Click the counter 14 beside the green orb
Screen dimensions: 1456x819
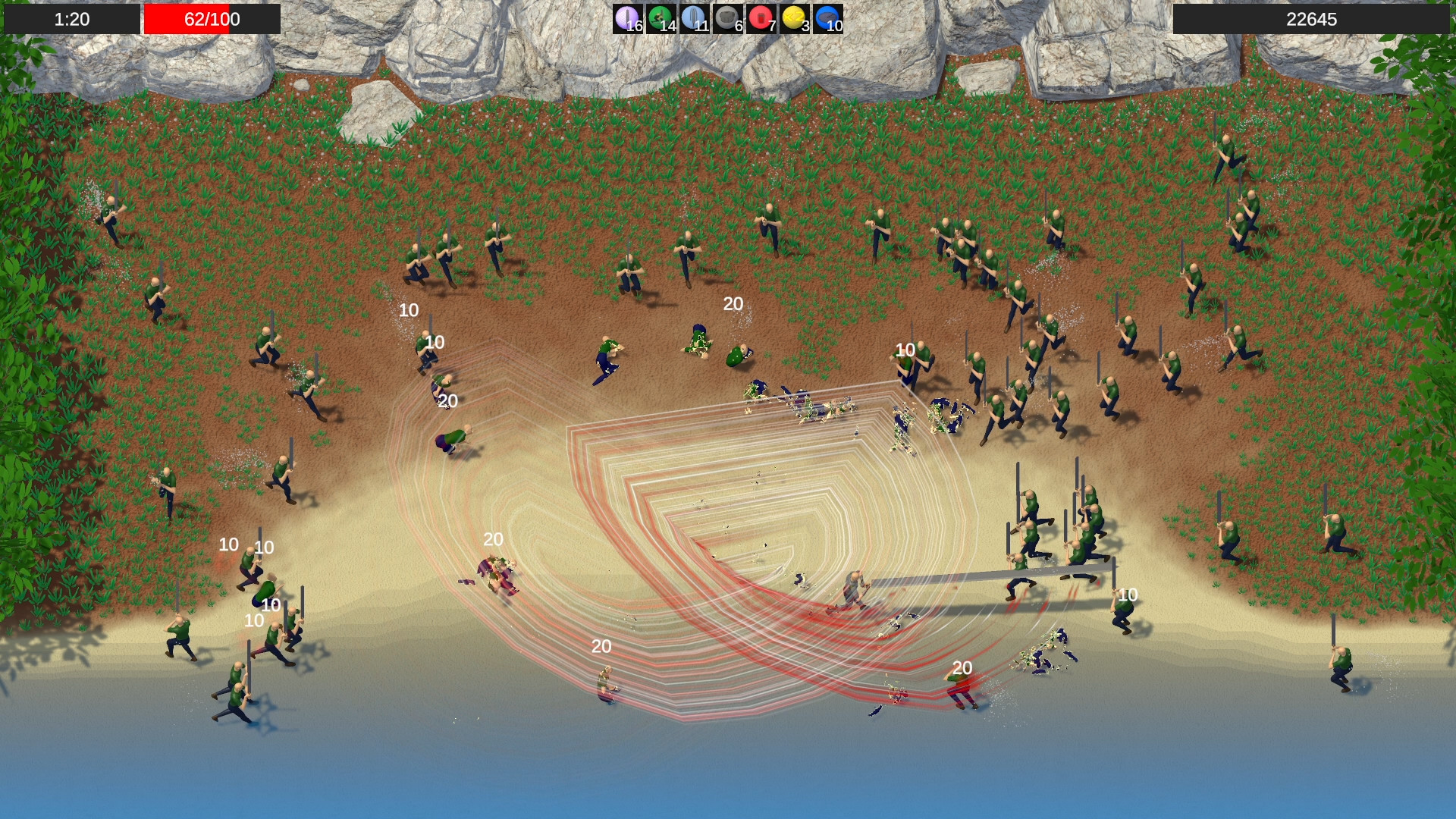(x=667, y=26)
